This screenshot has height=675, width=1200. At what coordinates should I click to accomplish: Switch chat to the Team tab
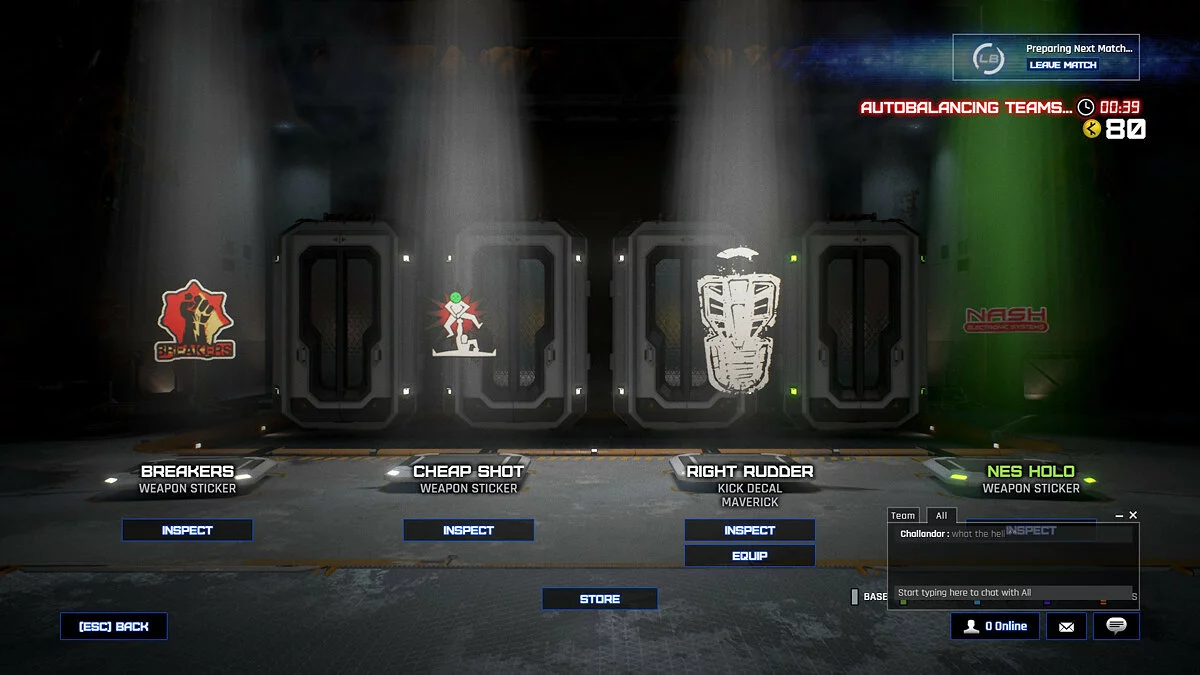(903, 516)
